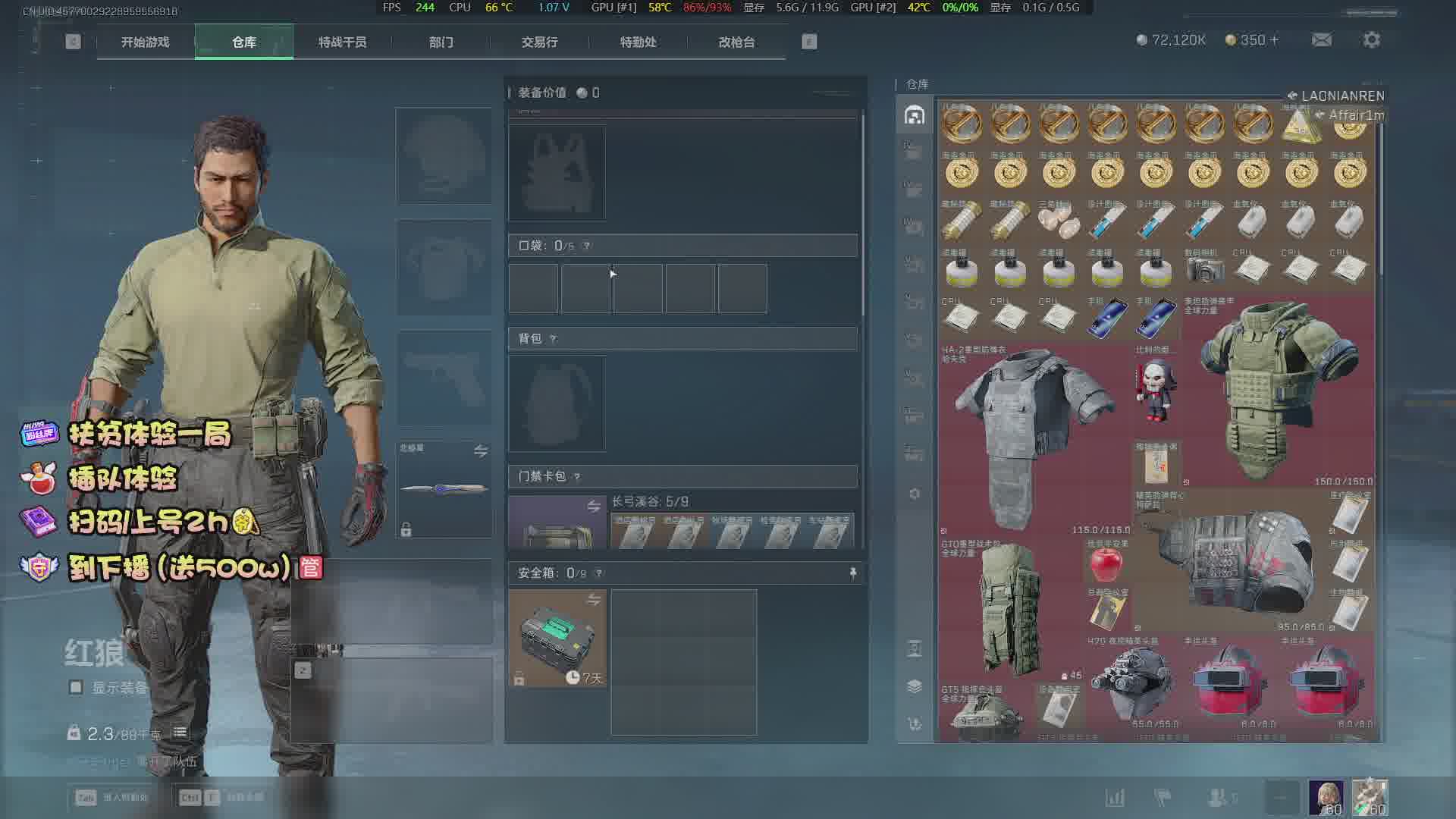Select the GTO heavy tactical backpack

tap(1009, 607)
